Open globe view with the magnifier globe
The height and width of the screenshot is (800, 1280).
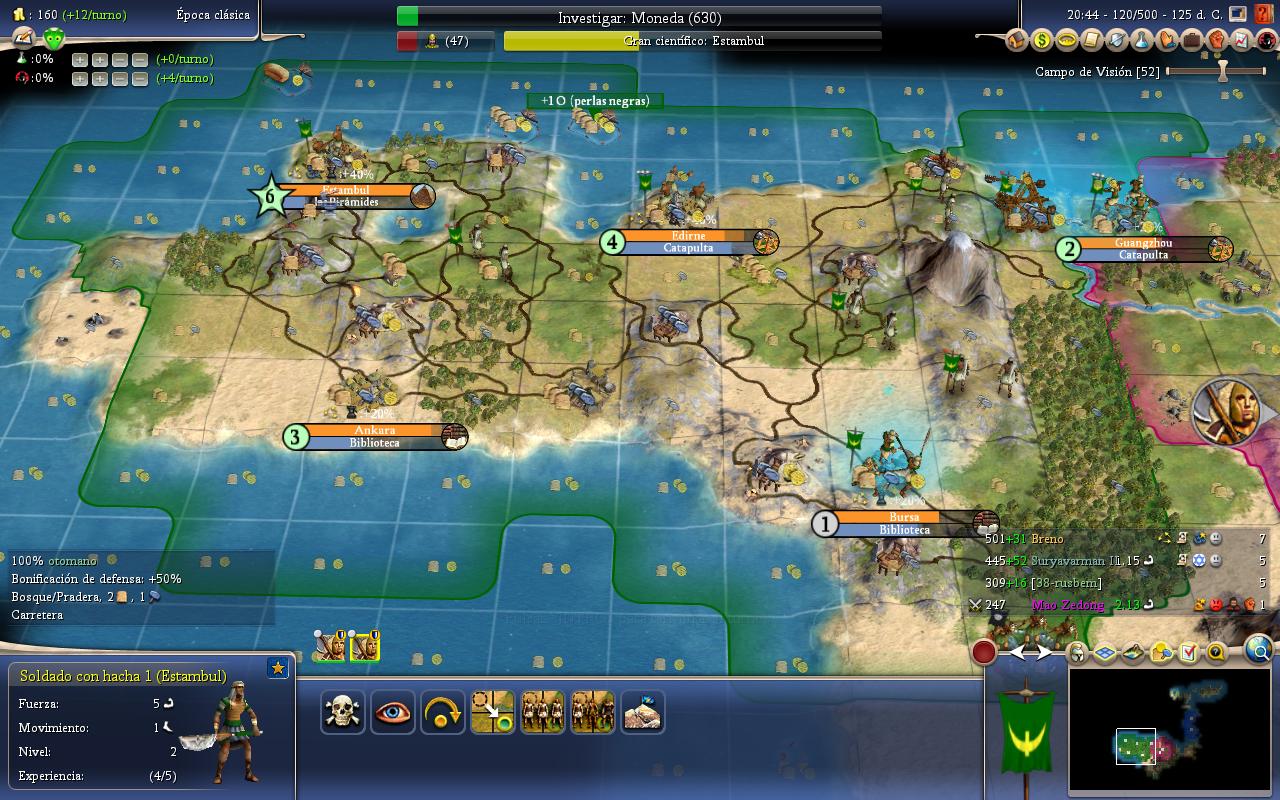[1260, 652]
